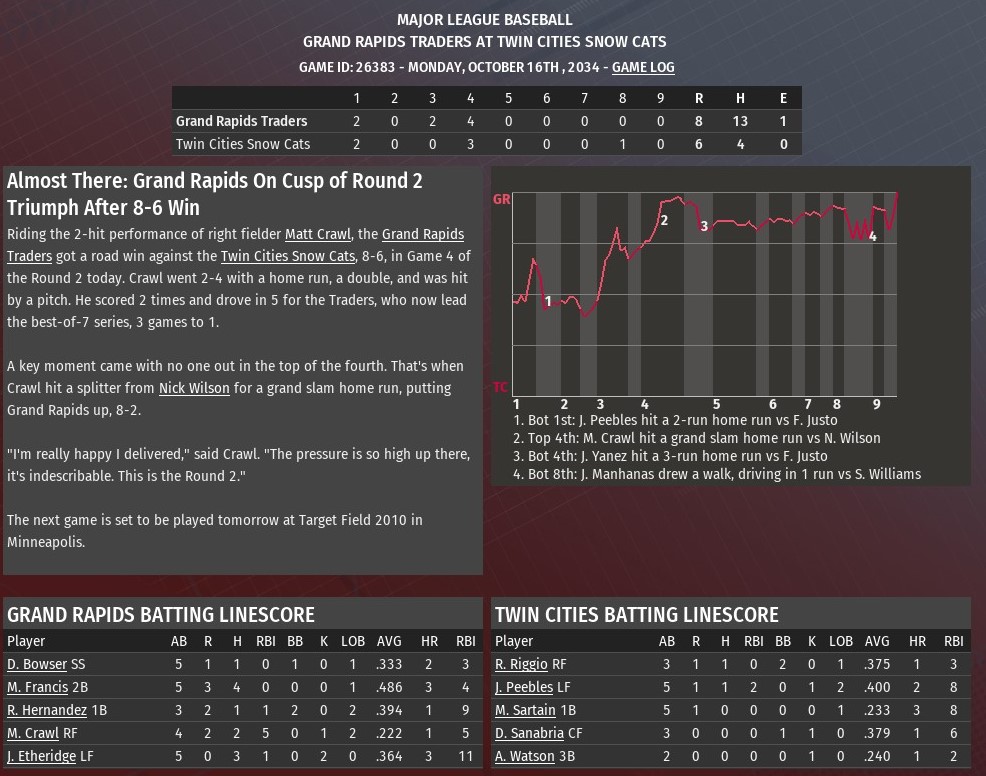Click M. Crawl in Grand Rapids linescore

[32, 733]
